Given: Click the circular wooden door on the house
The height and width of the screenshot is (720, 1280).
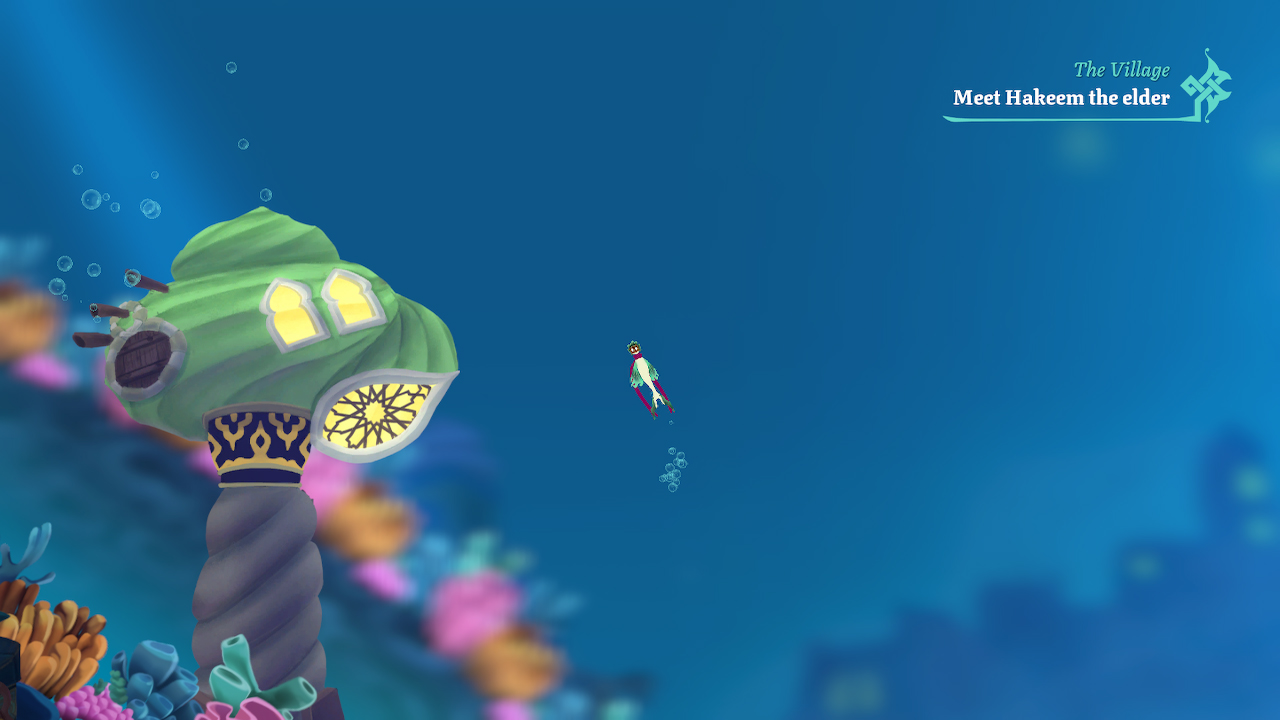Looking at the screenshot, I should (143, 356).
